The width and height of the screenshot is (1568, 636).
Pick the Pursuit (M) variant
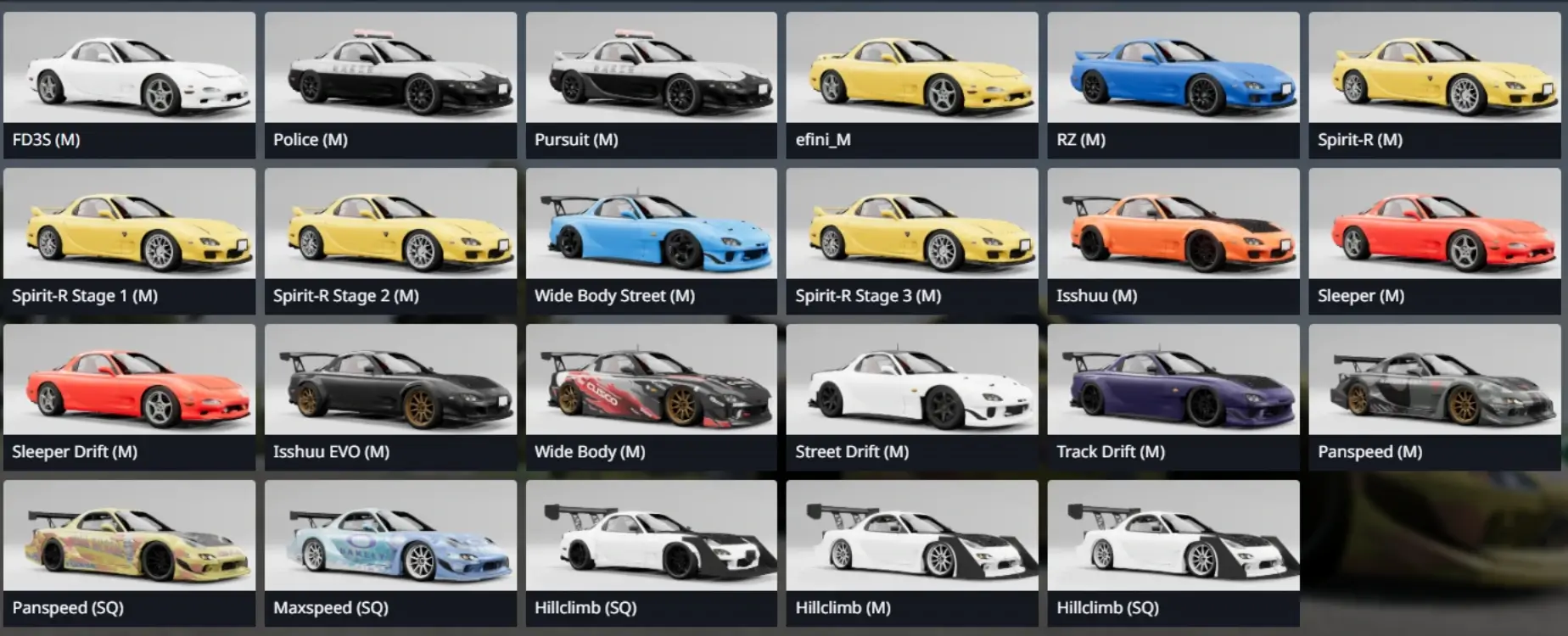coord(651,85)
